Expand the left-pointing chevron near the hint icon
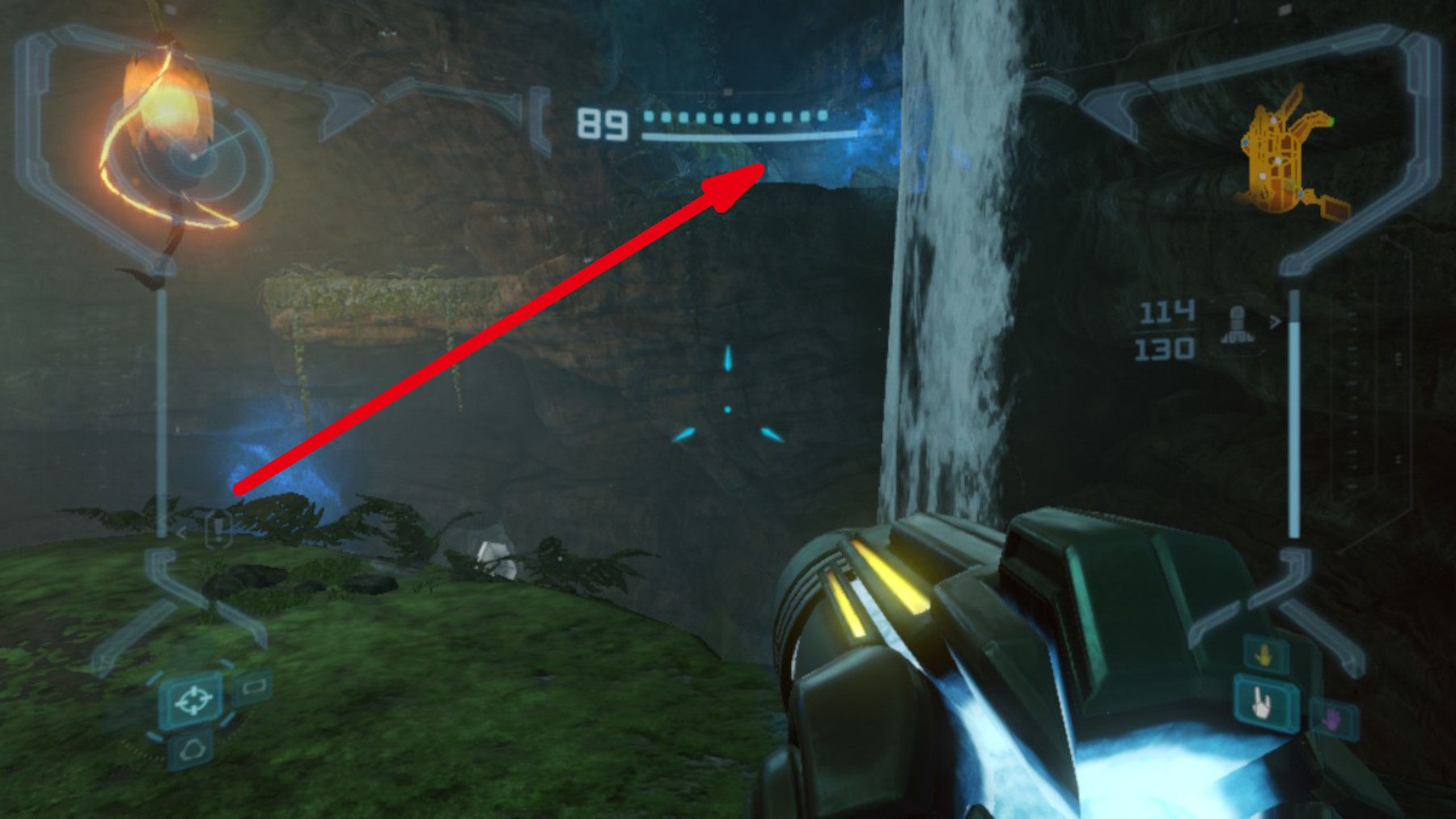 182,532
